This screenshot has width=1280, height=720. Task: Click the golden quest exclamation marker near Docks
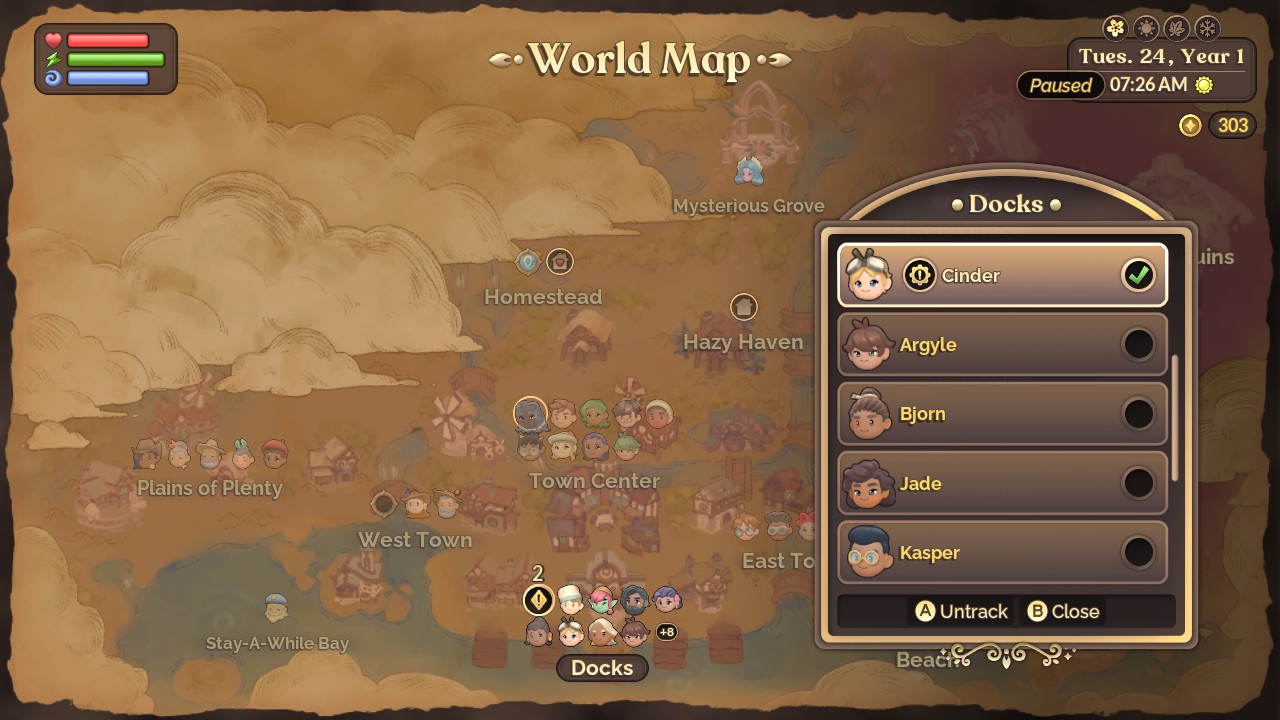540,602
